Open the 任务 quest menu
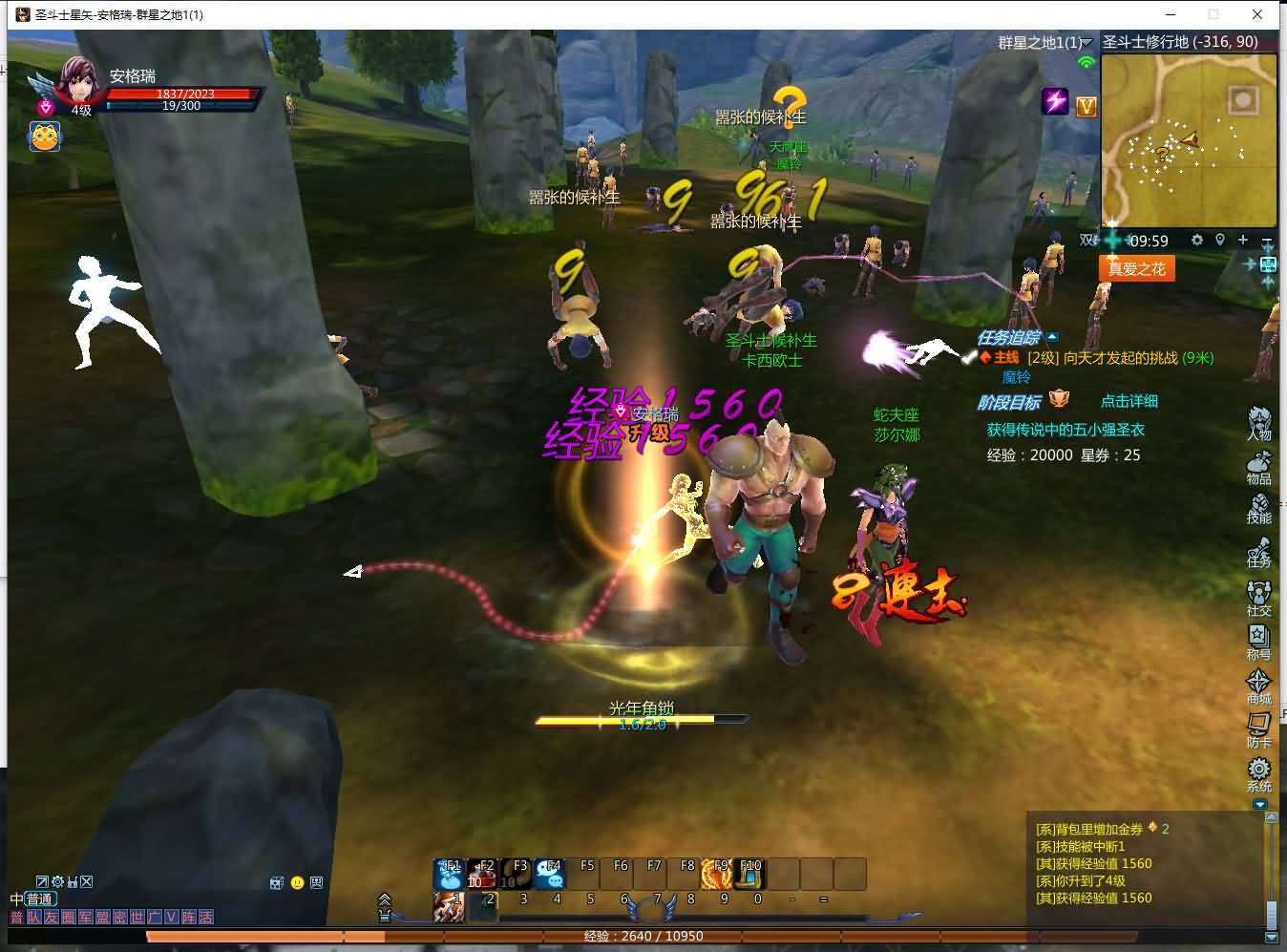Image resolution: width=1287 pixels, height=952 pixels. click(1258, 551)
